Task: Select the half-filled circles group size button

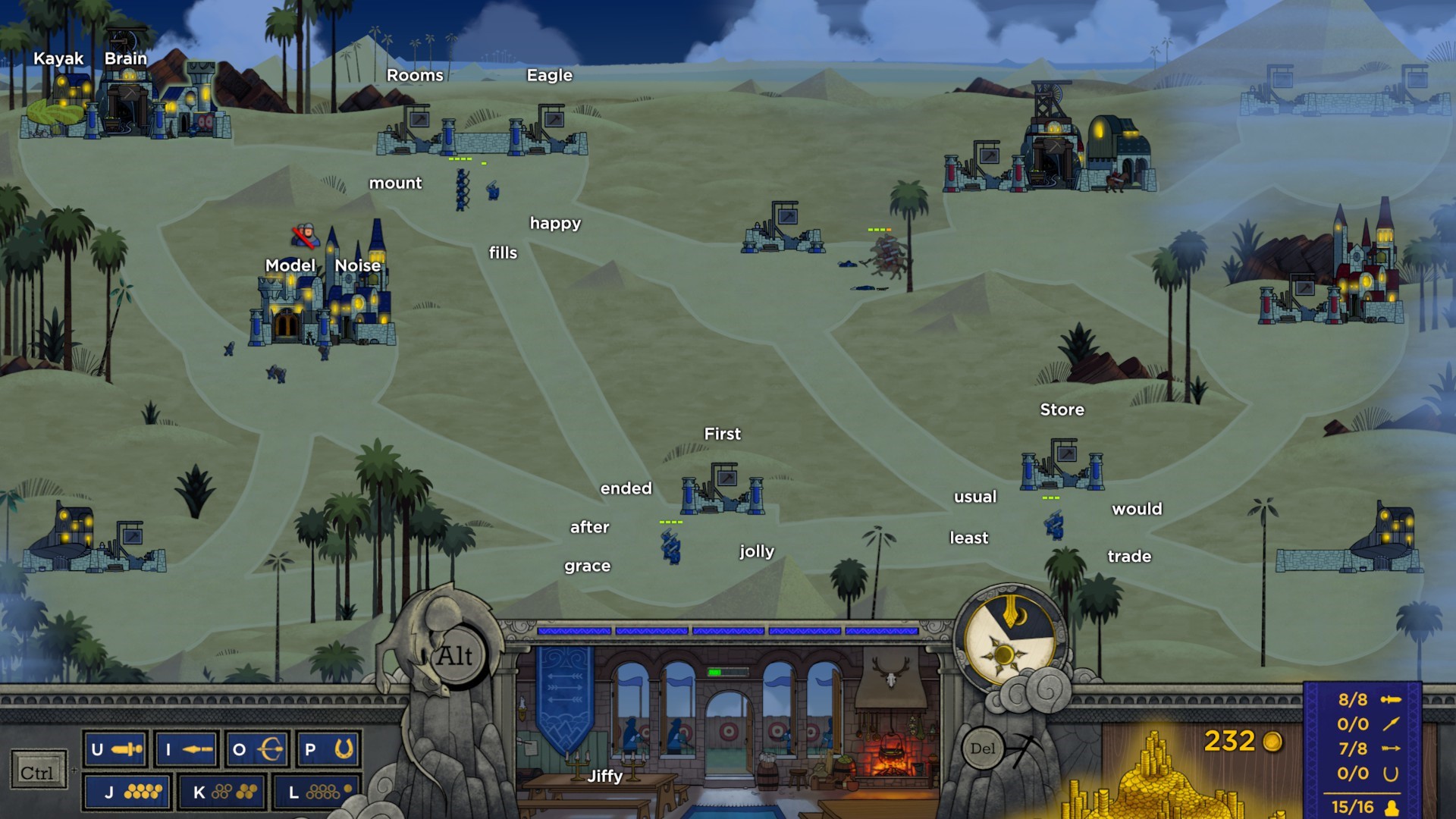Action: tap(221, 792)
